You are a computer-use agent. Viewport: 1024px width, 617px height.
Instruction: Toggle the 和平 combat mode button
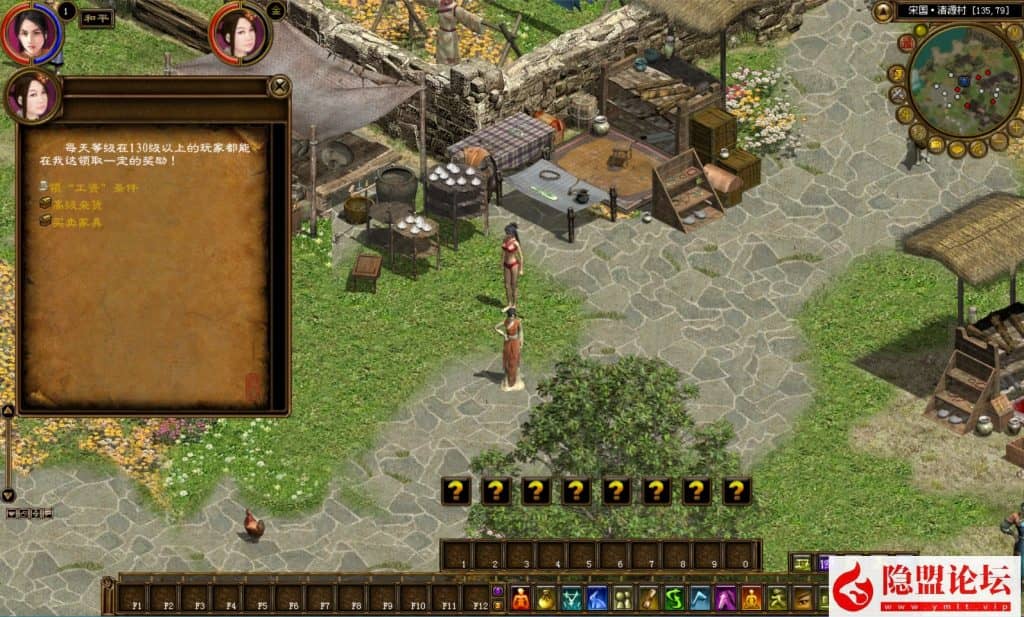[97, 17]
